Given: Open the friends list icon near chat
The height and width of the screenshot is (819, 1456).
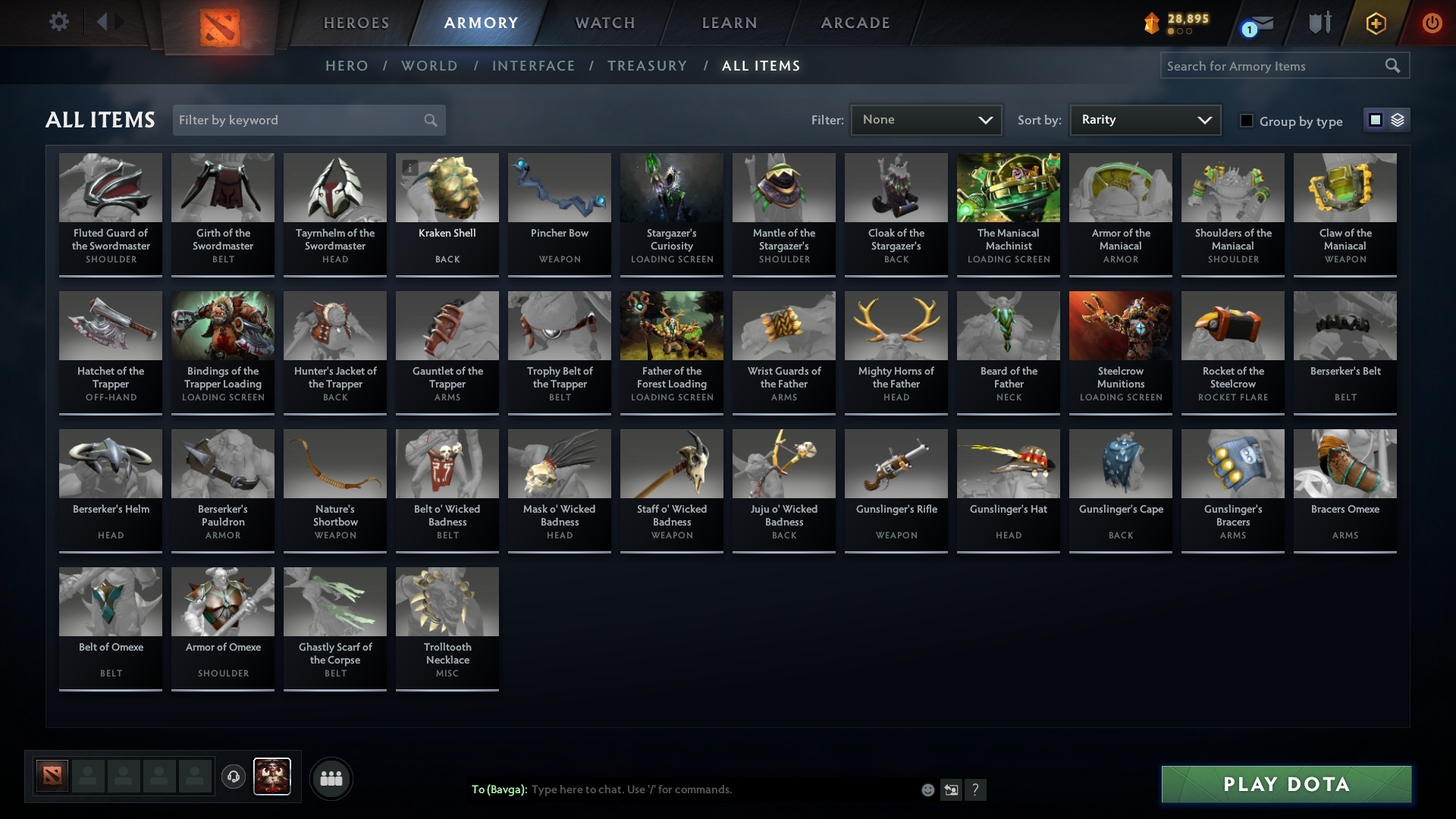Looking at the screenshot, I should pos(331,778).
